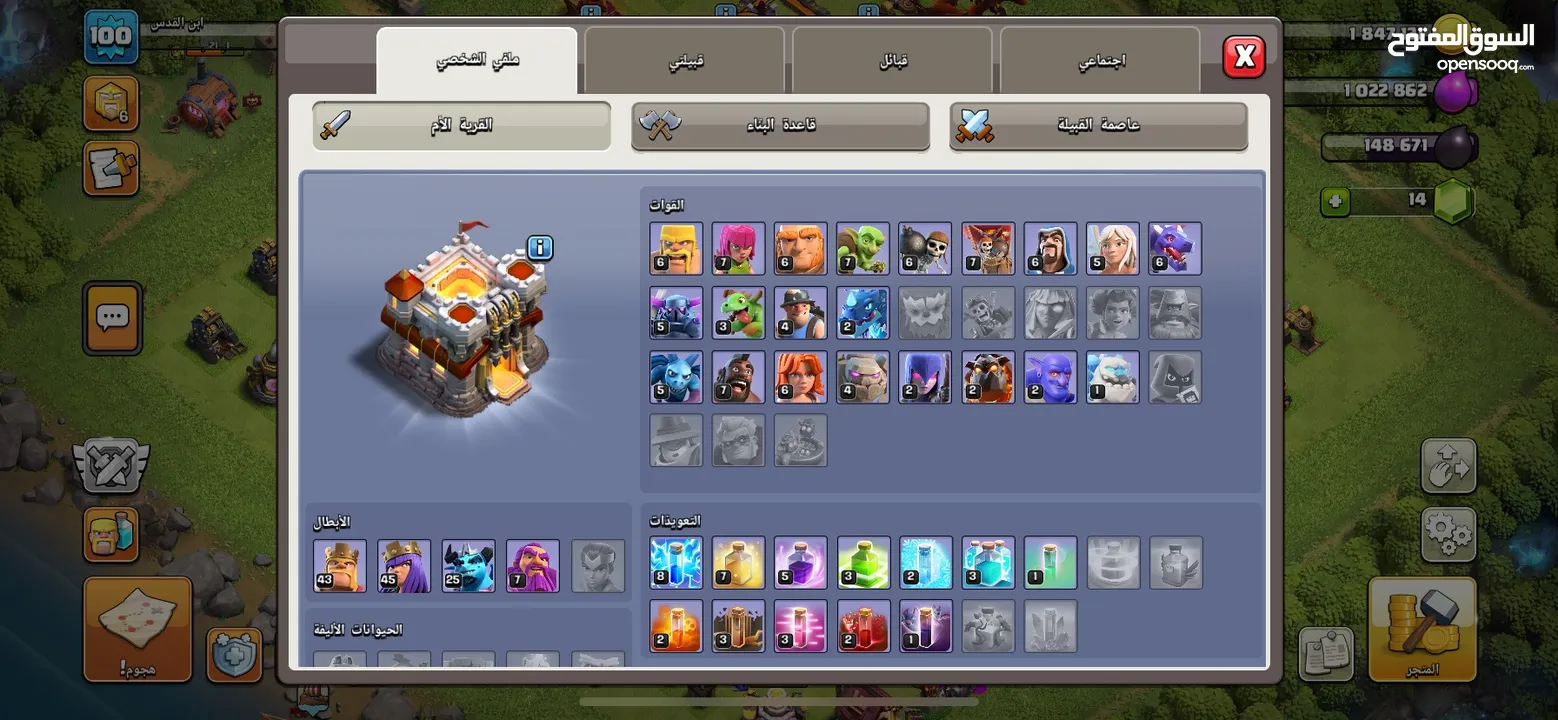This screenshot has width=1558, height=720.
Task: Open the Rage Spell icon
Action: [x=800, y=564]
